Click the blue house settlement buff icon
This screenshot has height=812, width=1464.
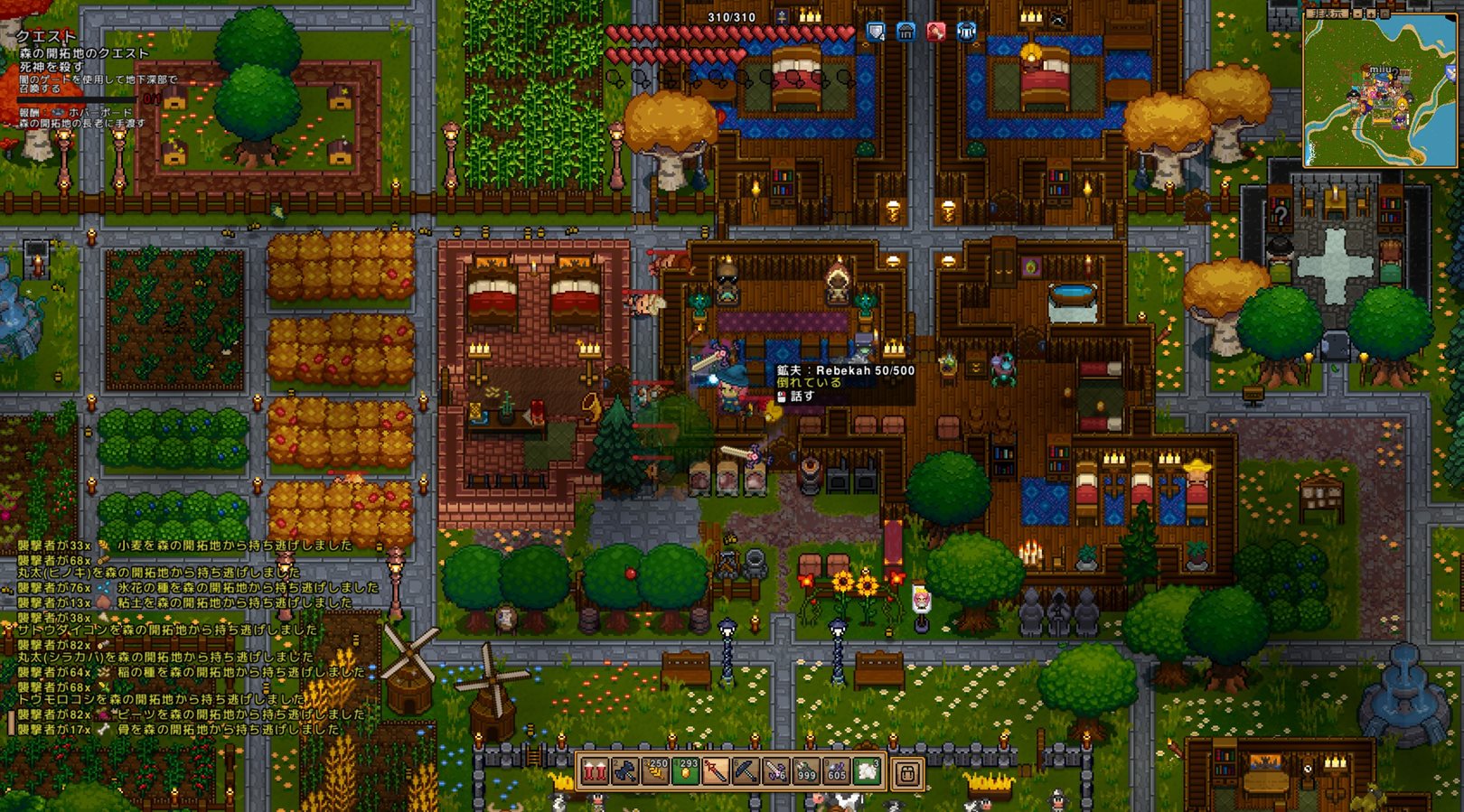(x=906, y=33)
